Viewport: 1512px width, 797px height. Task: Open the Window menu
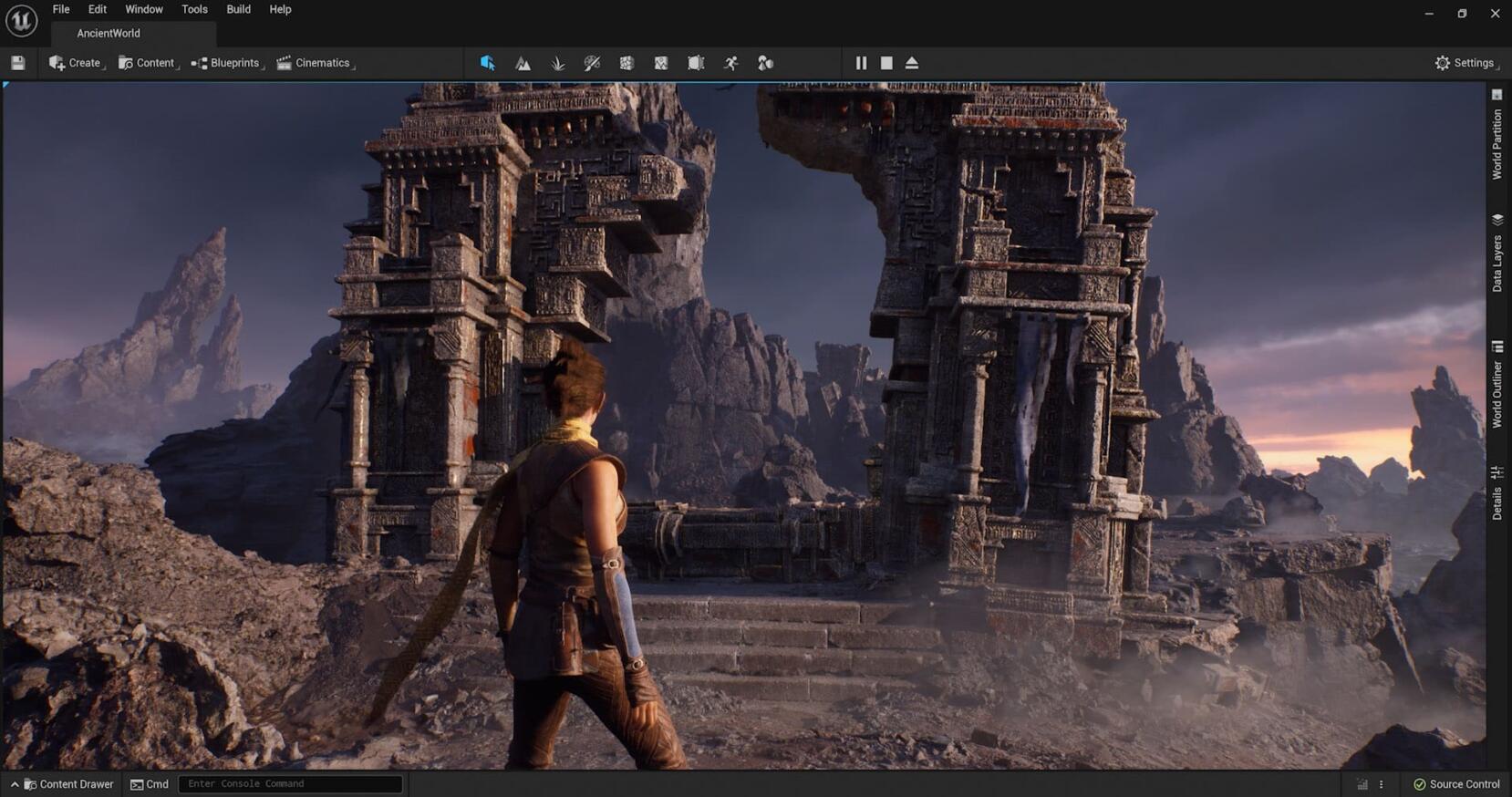click(143, 9)
